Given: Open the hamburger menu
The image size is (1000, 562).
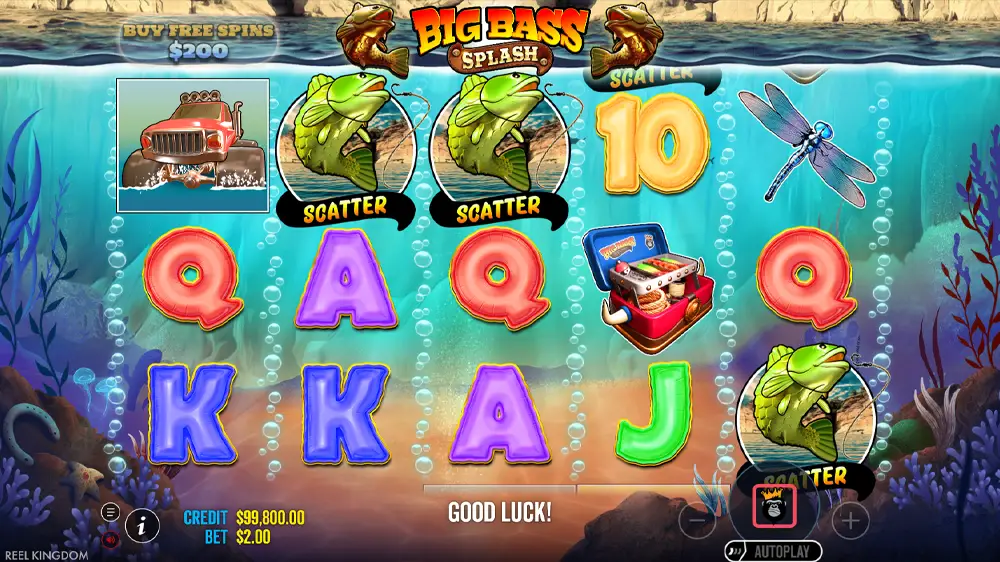Looking at the screenshot, I should 110,513.
